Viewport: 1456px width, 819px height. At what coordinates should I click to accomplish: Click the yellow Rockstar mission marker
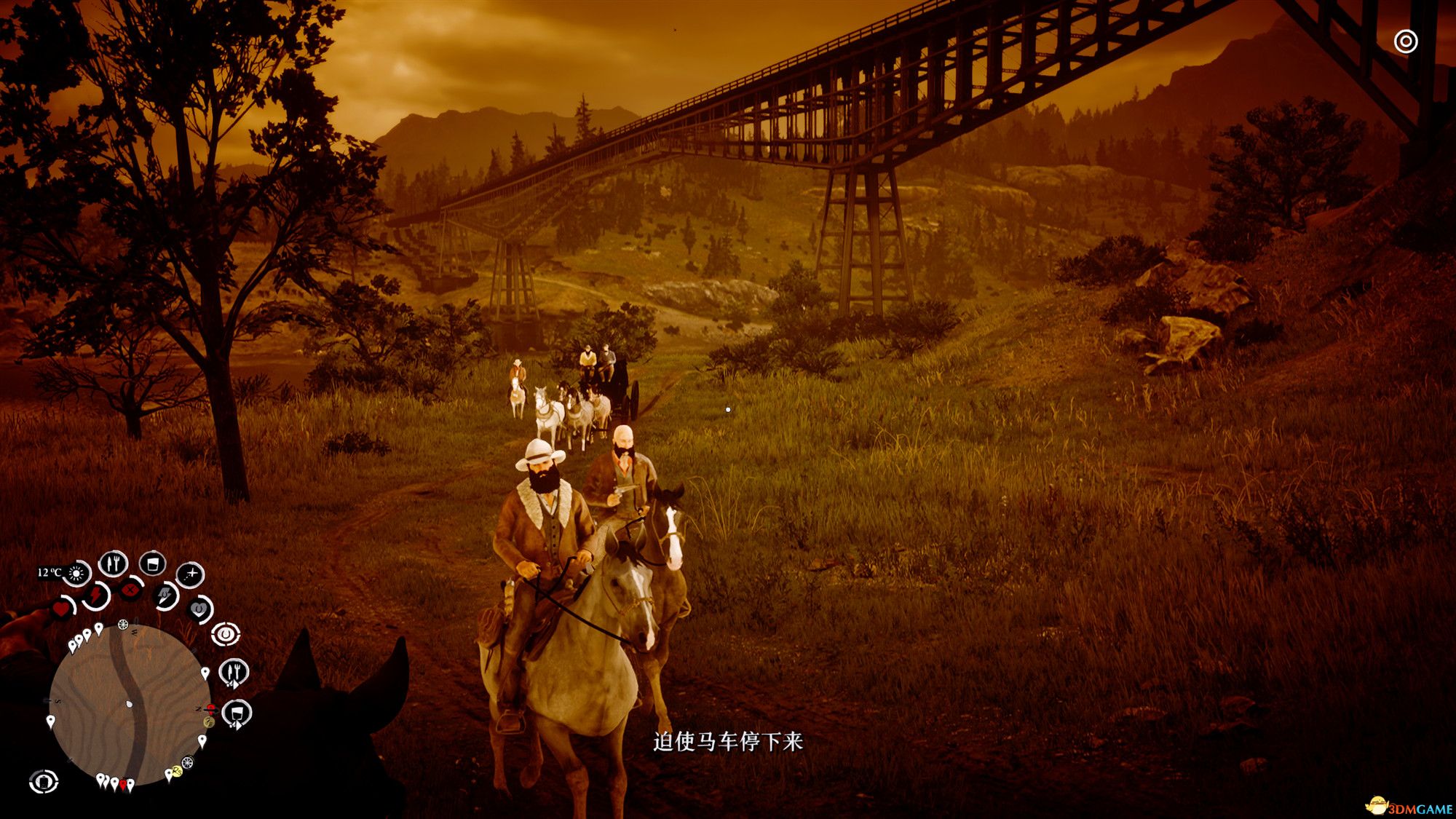(176, 771)
